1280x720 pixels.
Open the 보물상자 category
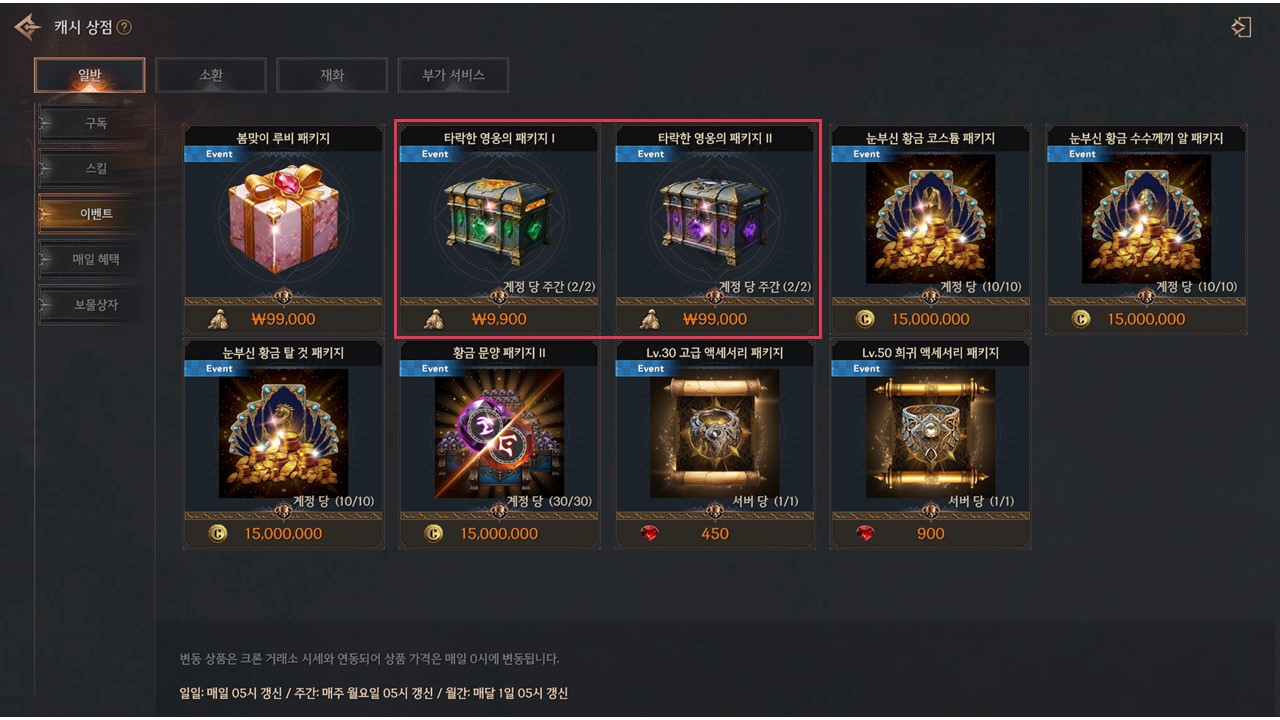(x=95, y=304)
